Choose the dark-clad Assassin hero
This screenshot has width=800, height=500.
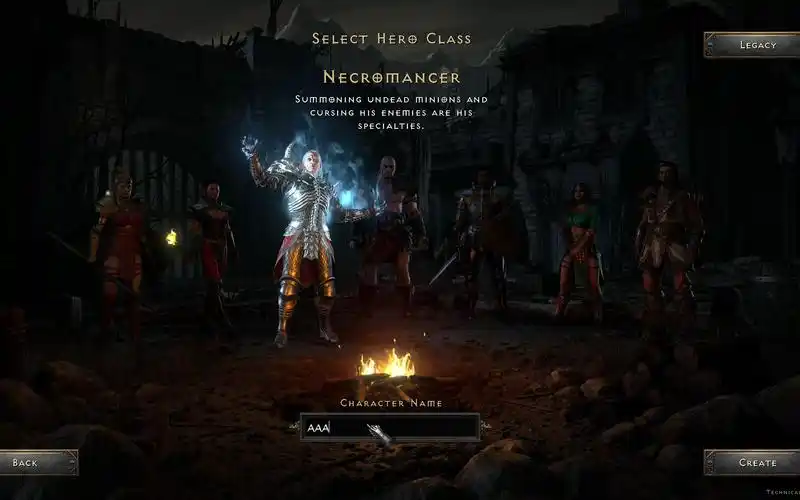(211, 240)
